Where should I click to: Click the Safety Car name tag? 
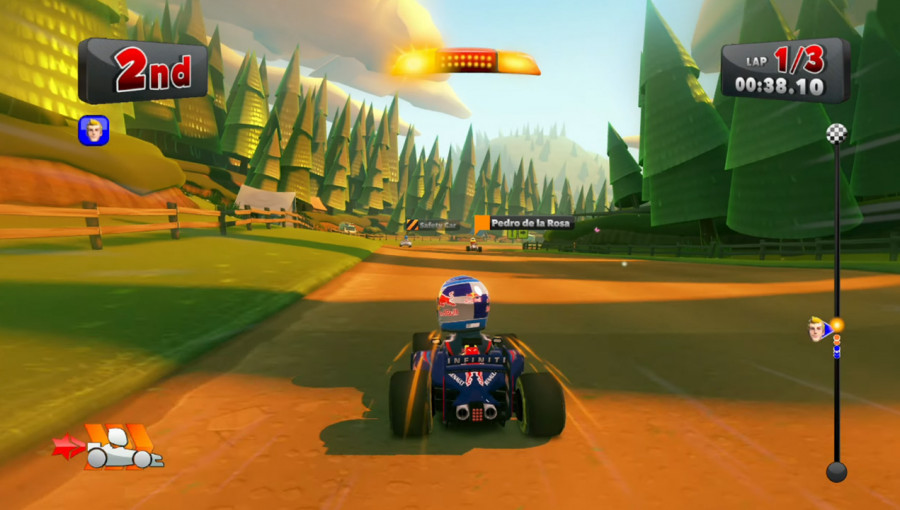[x=430, y=225]
